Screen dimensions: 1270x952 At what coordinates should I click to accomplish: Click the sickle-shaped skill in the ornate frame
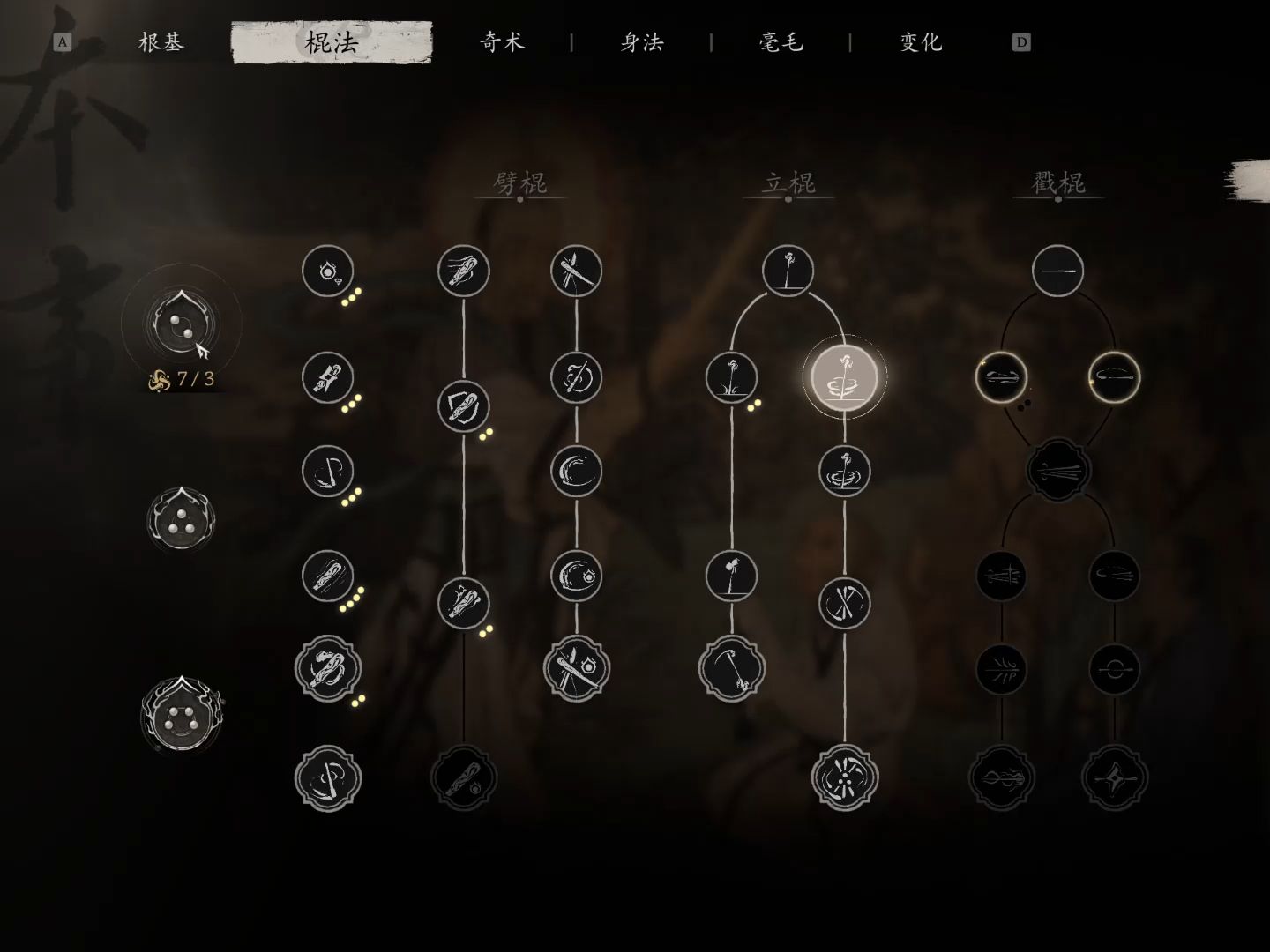click(x=731, y=669)
